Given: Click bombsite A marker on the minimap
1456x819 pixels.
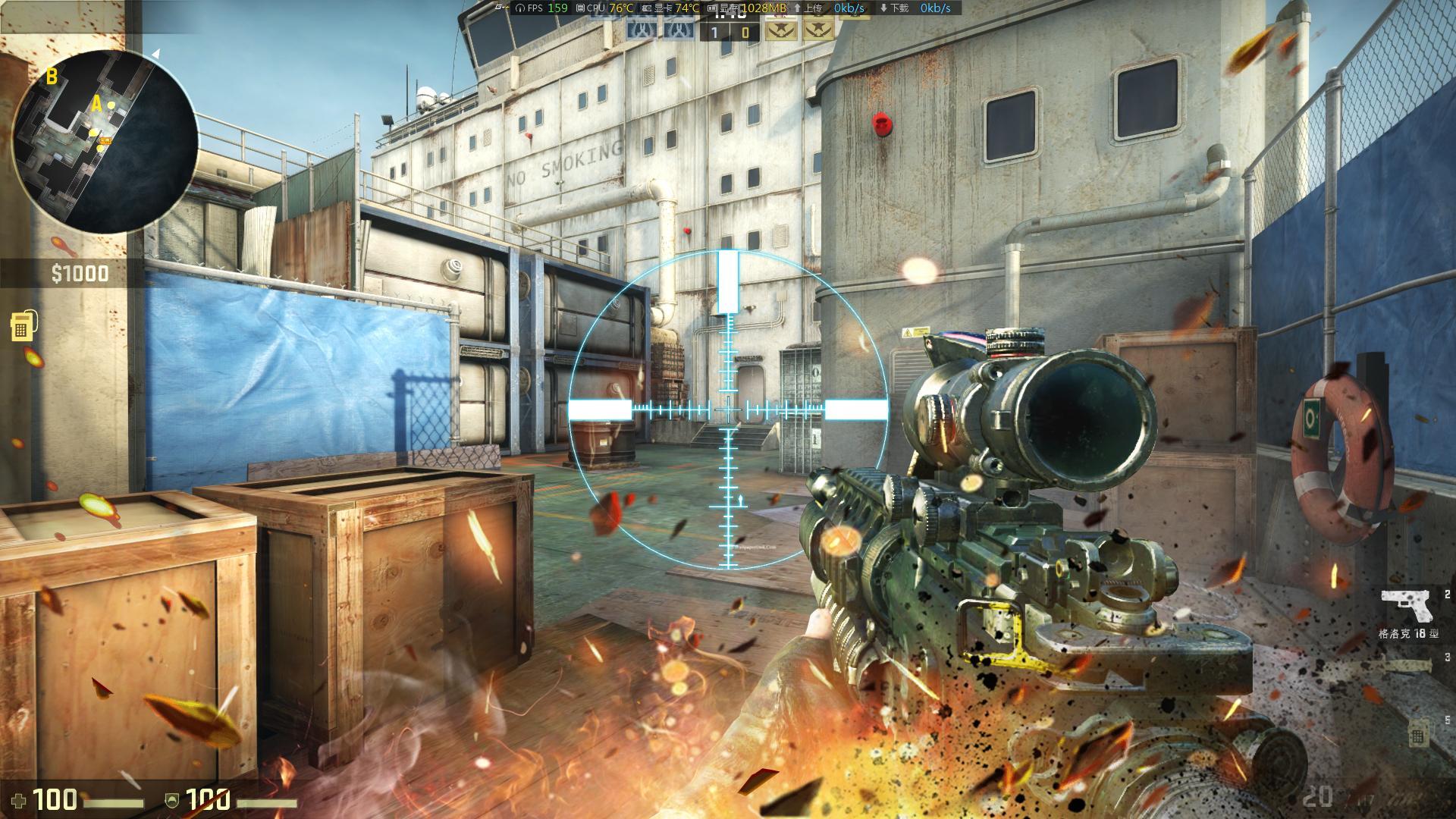Looking at the screenshot, I should pyautogui.click(x=97, y=105).
